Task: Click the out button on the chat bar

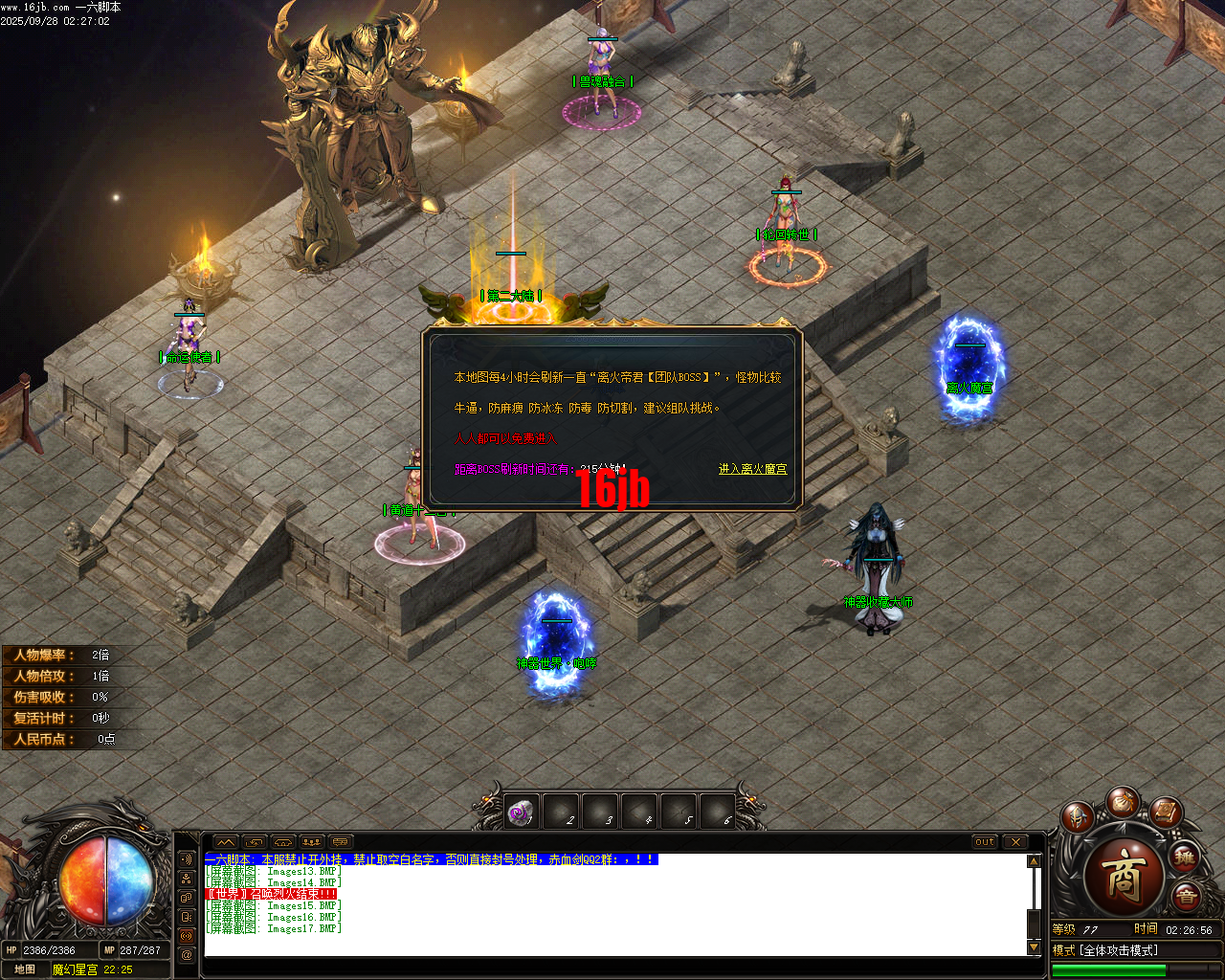Action: pos(985,842)
